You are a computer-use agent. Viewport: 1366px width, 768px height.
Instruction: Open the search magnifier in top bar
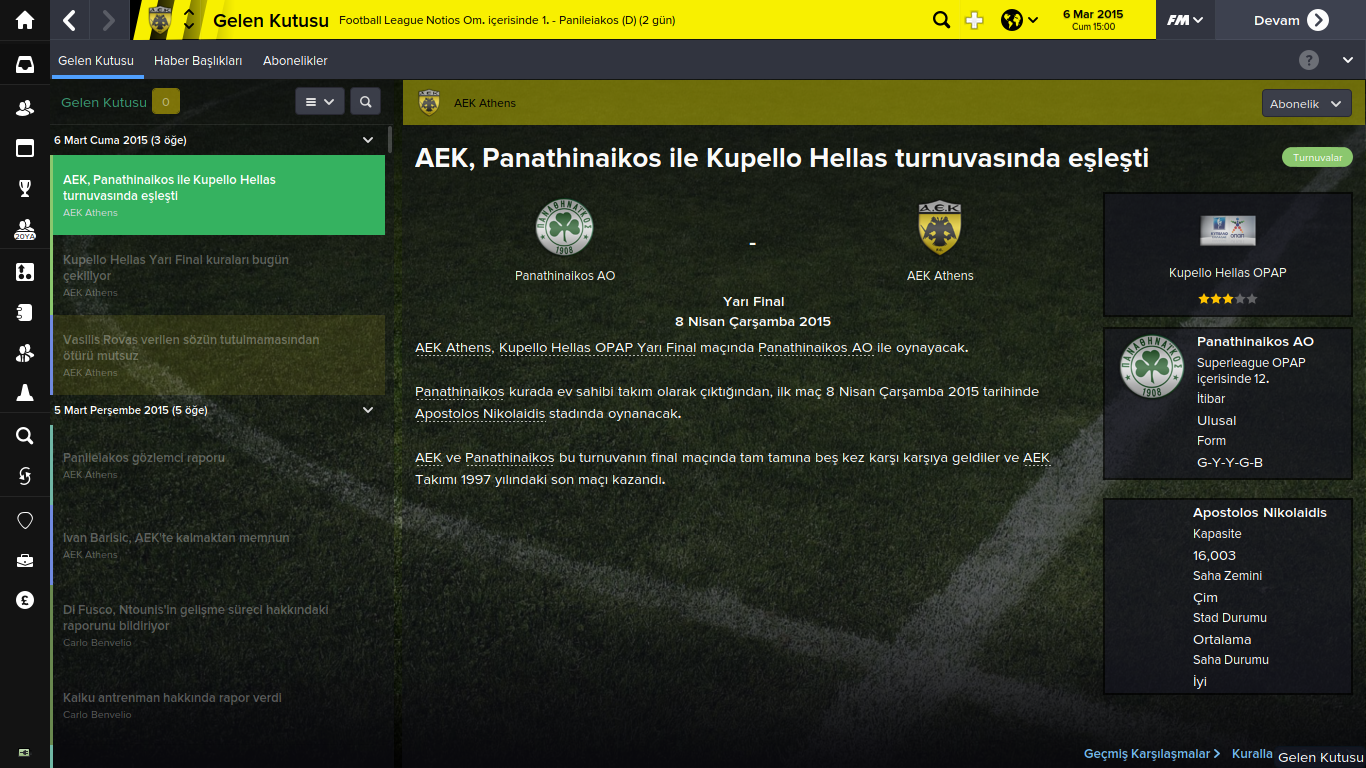coord(941,20)
